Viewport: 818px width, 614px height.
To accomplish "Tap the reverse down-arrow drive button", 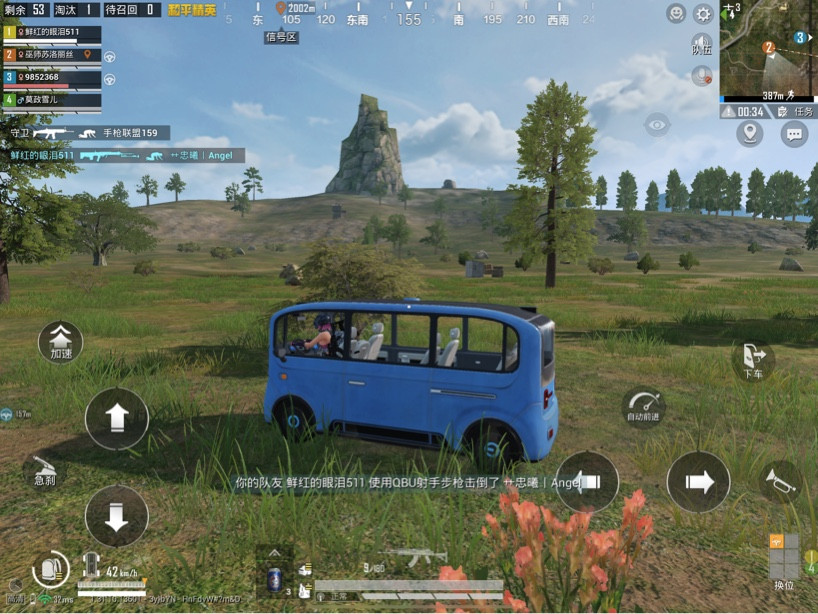I will click(x=117, y=516).
